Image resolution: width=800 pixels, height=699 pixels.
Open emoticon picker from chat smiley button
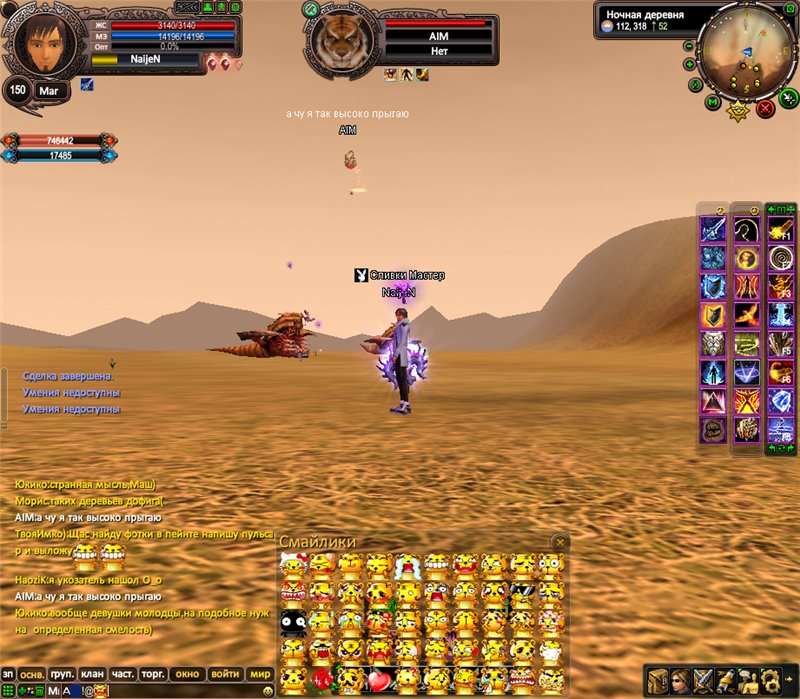coord(267,690)
